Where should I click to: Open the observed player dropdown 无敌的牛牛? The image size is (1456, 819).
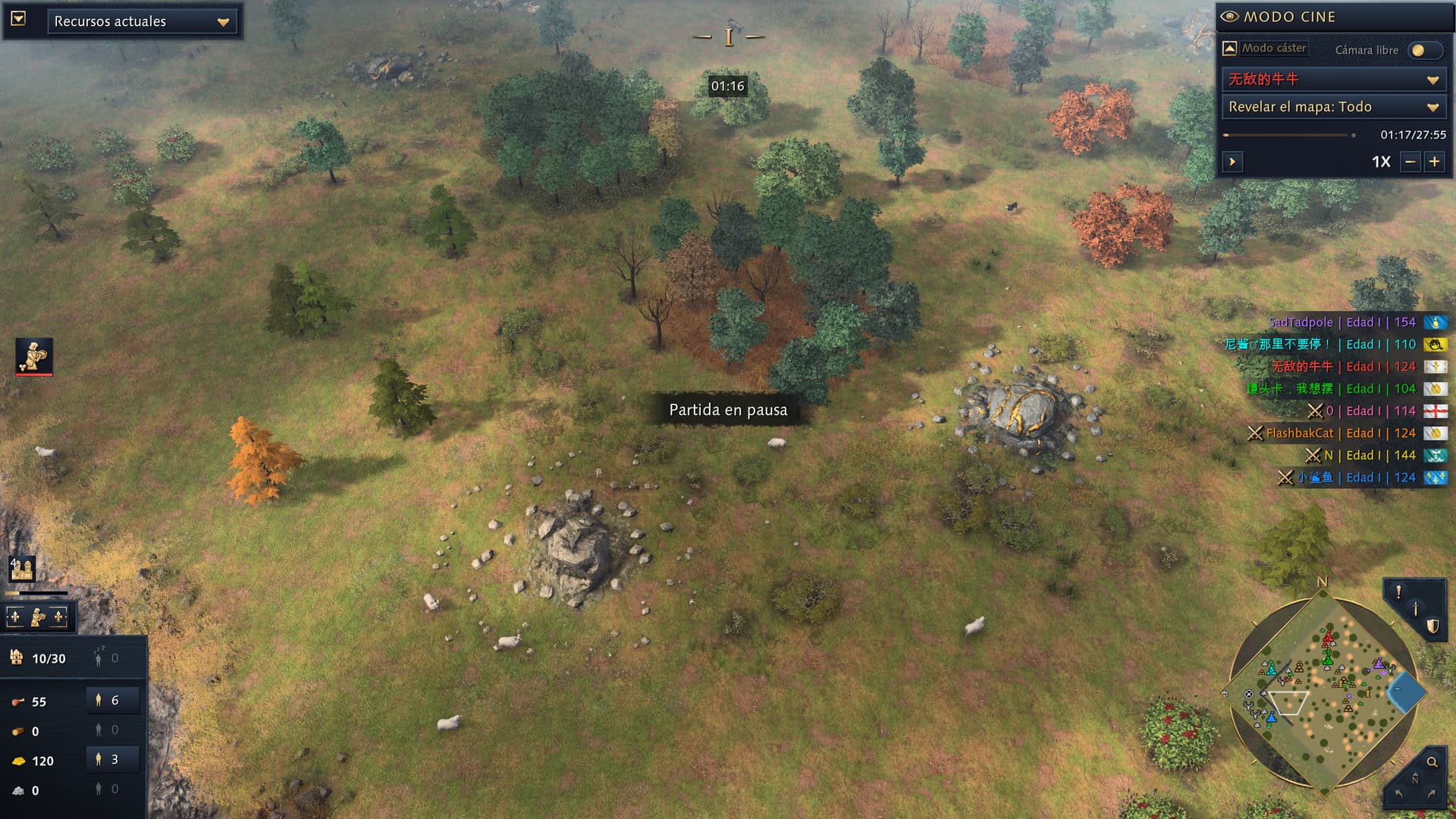pyautogui.click(x=1333, y=79)
